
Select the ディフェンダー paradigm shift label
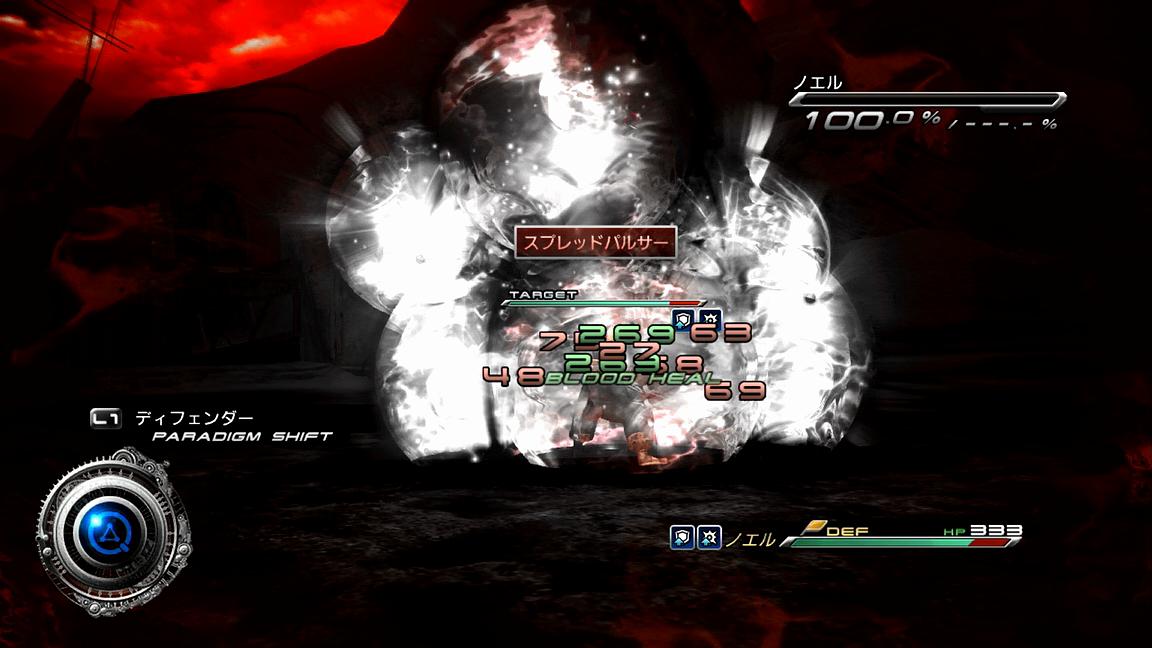pyautogui.click(x=194, y=419)
